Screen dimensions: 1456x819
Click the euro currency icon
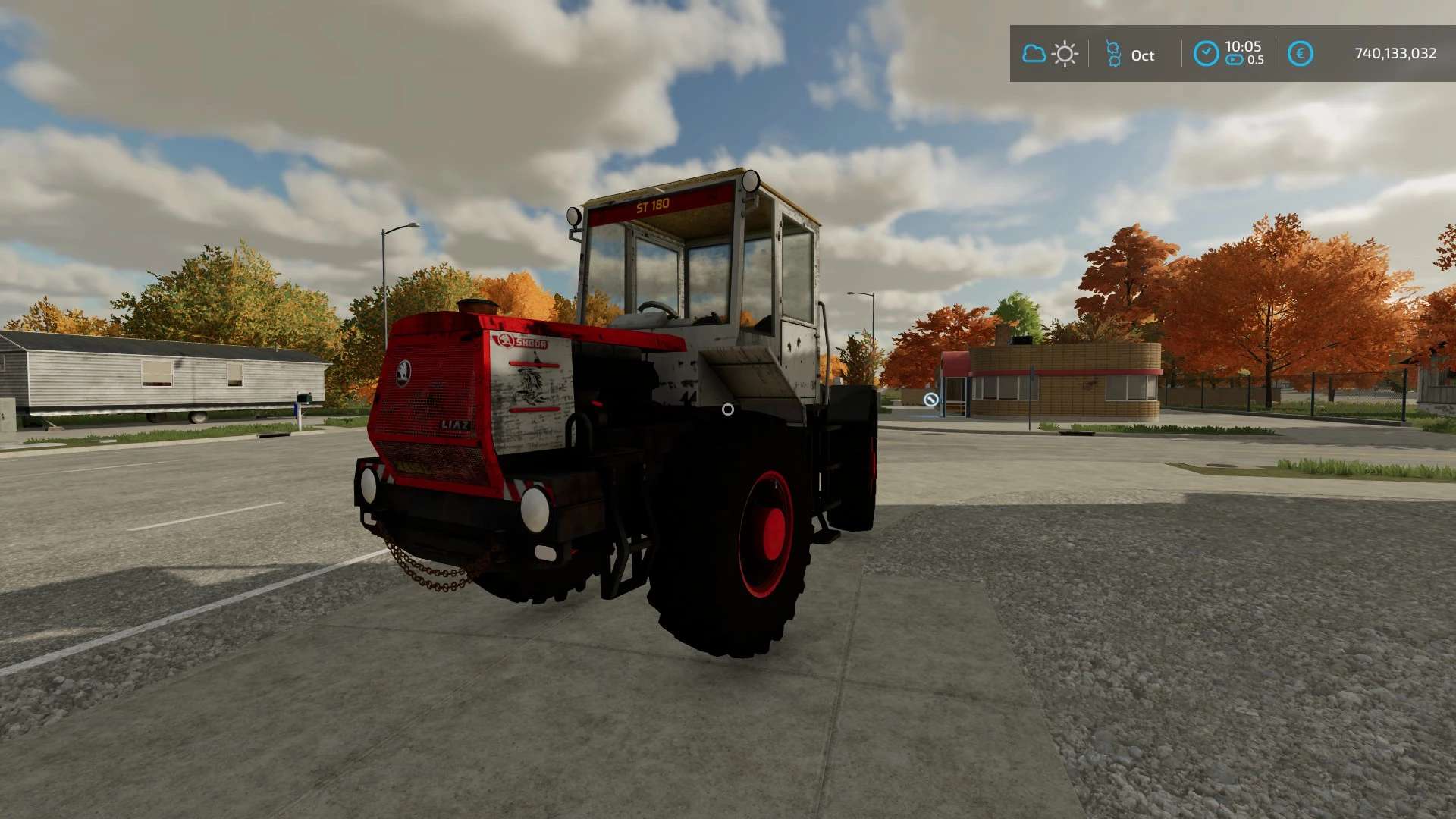click(1300, 54)
